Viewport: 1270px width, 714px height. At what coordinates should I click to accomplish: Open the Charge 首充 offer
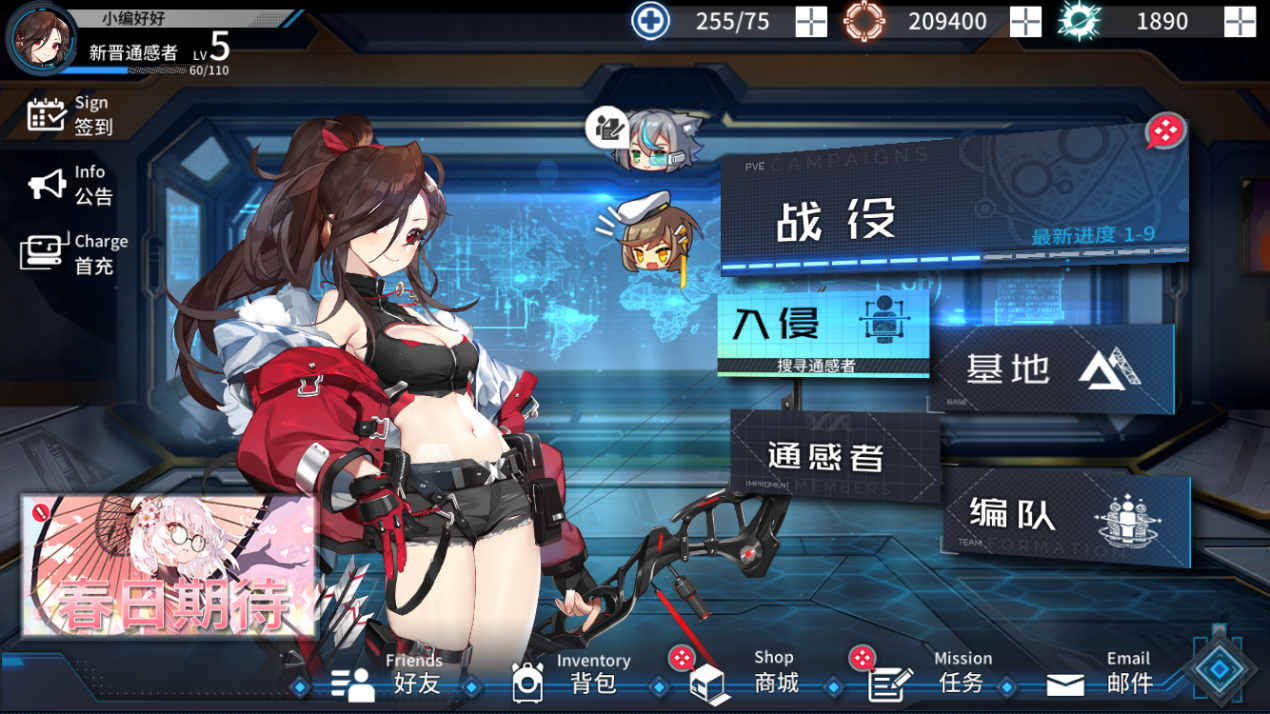coord(73,254)
